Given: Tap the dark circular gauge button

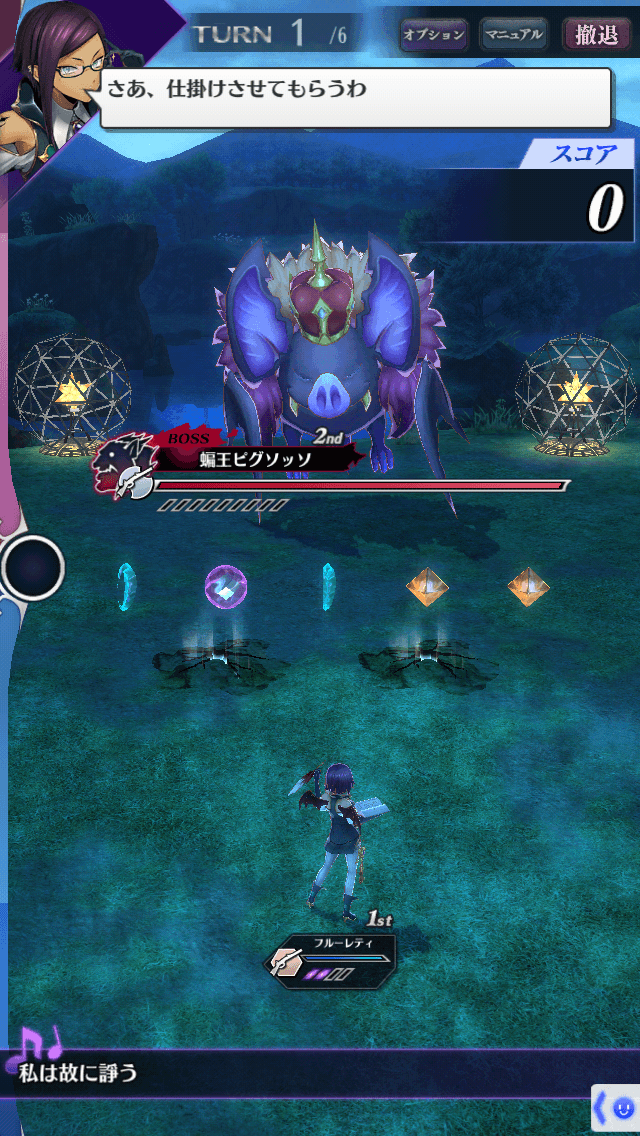Looking at the screenshot, I should [x=33, y=567].
